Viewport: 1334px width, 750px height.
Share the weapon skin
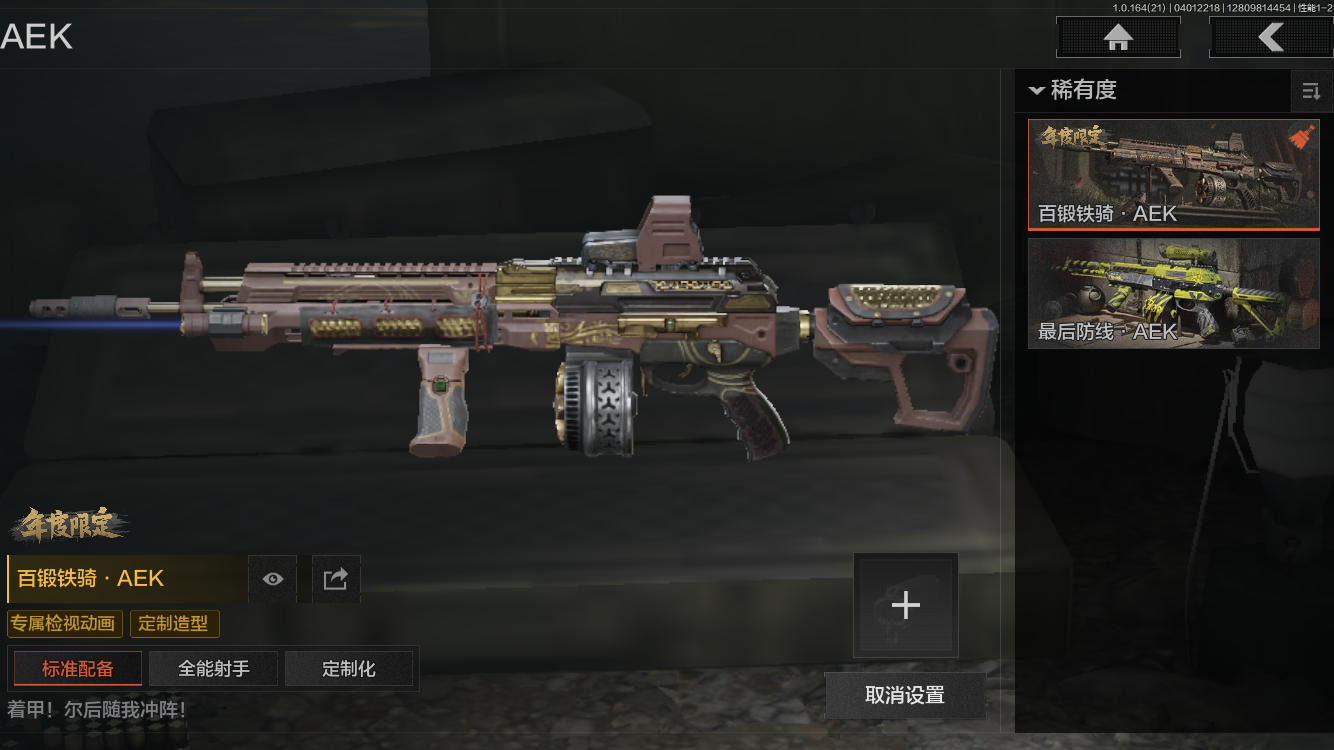[336, 579]
